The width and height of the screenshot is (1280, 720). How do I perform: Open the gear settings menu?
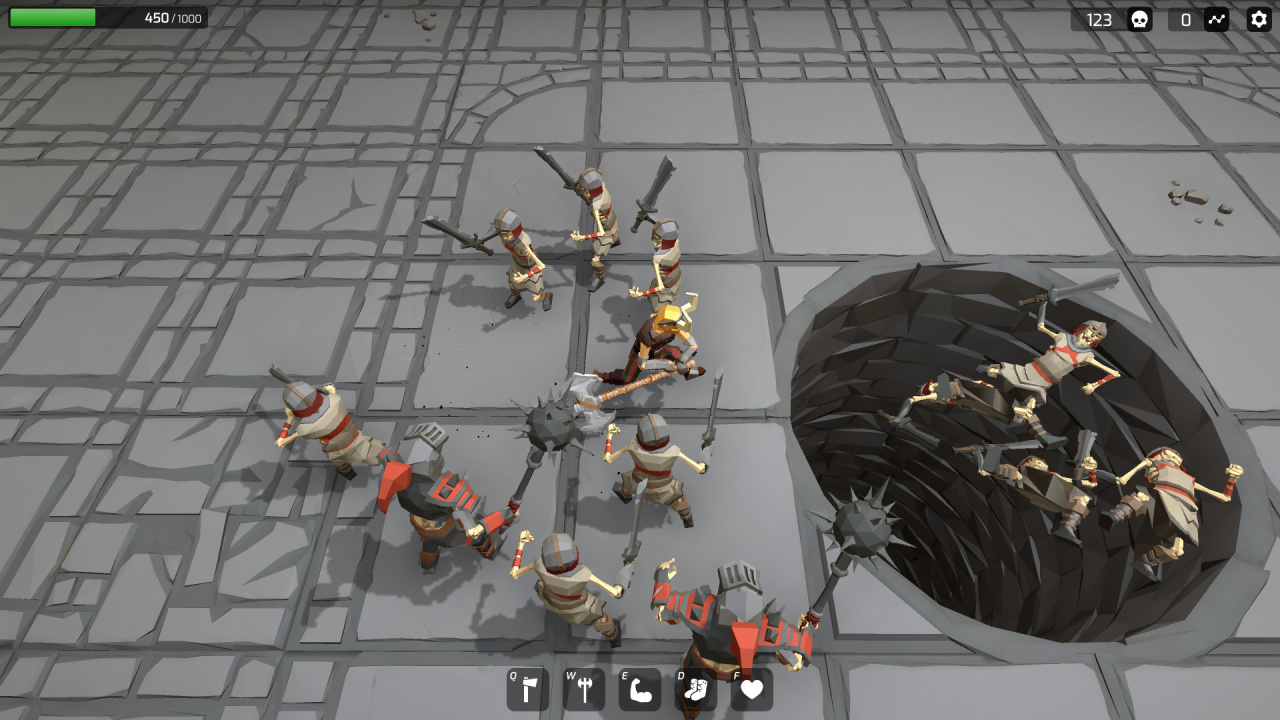point(1259,19)
